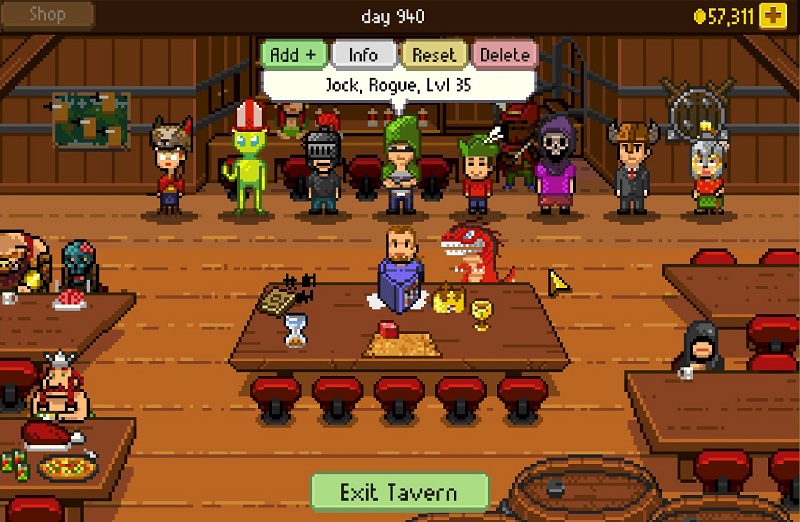Click the gold plus button

(x=771, y=15)
